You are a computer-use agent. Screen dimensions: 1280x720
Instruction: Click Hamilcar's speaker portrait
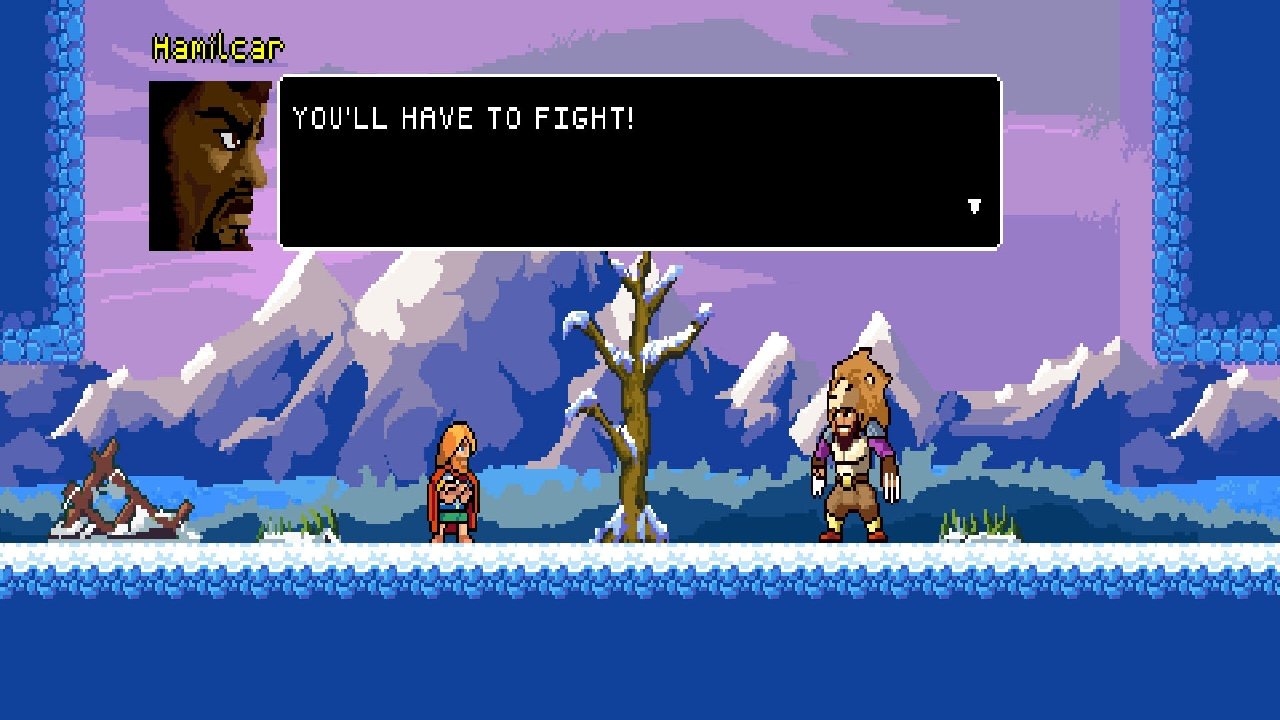coord(211,166)
